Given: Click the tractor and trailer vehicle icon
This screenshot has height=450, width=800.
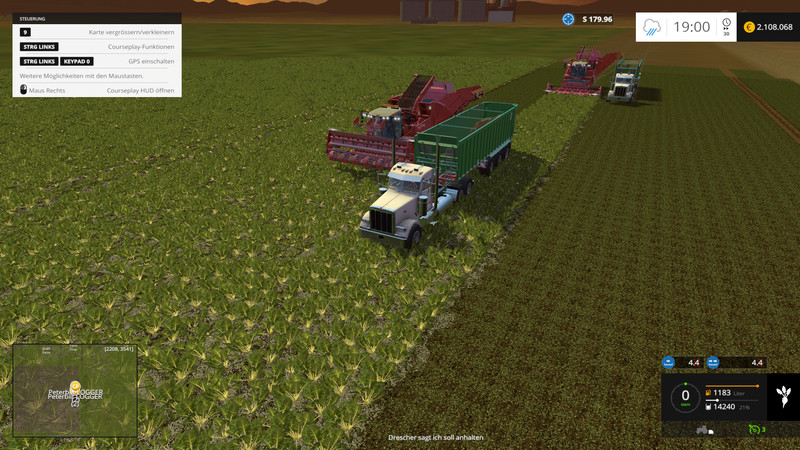Looking at the screenshot, I should 702,430.
